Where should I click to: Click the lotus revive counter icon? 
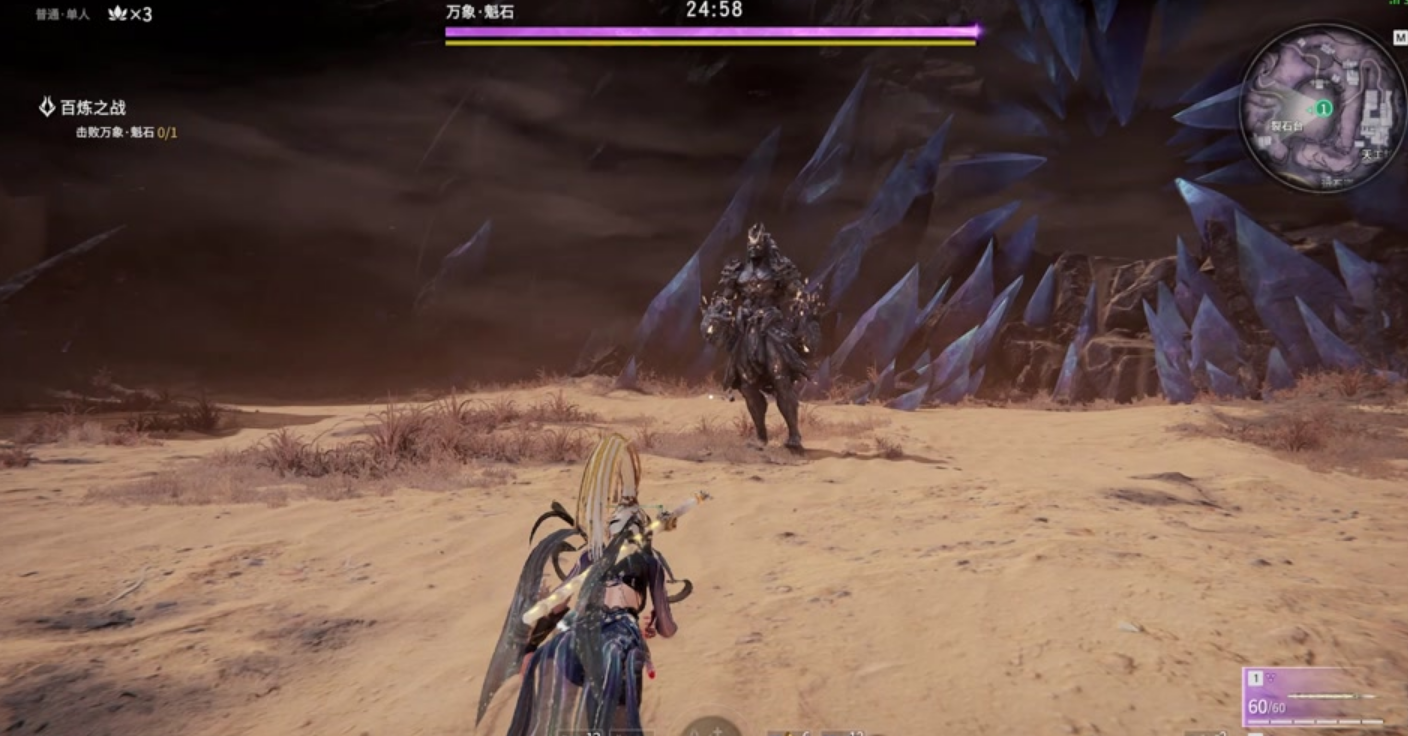pos(117,14)
